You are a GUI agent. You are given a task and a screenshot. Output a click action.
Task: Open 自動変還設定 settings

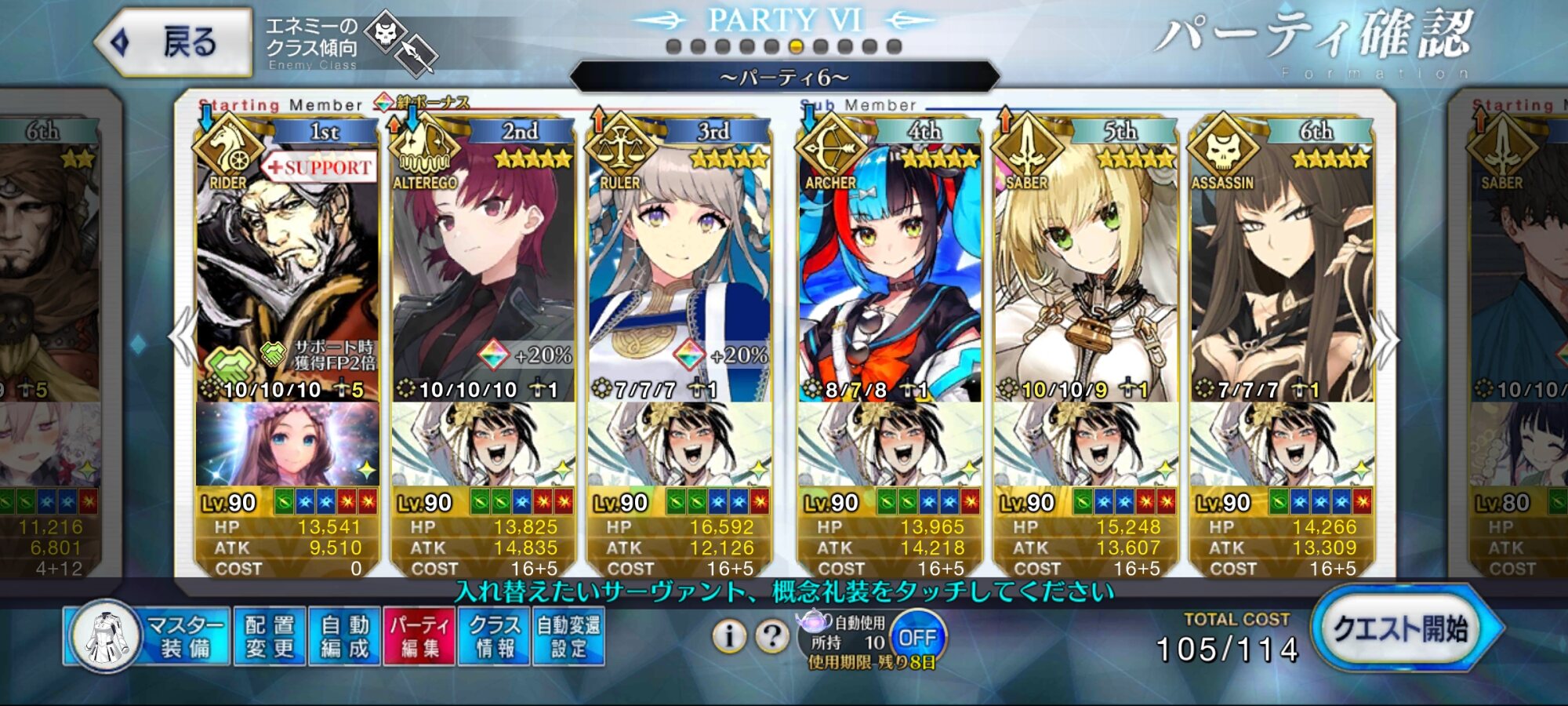pos(568,636)
